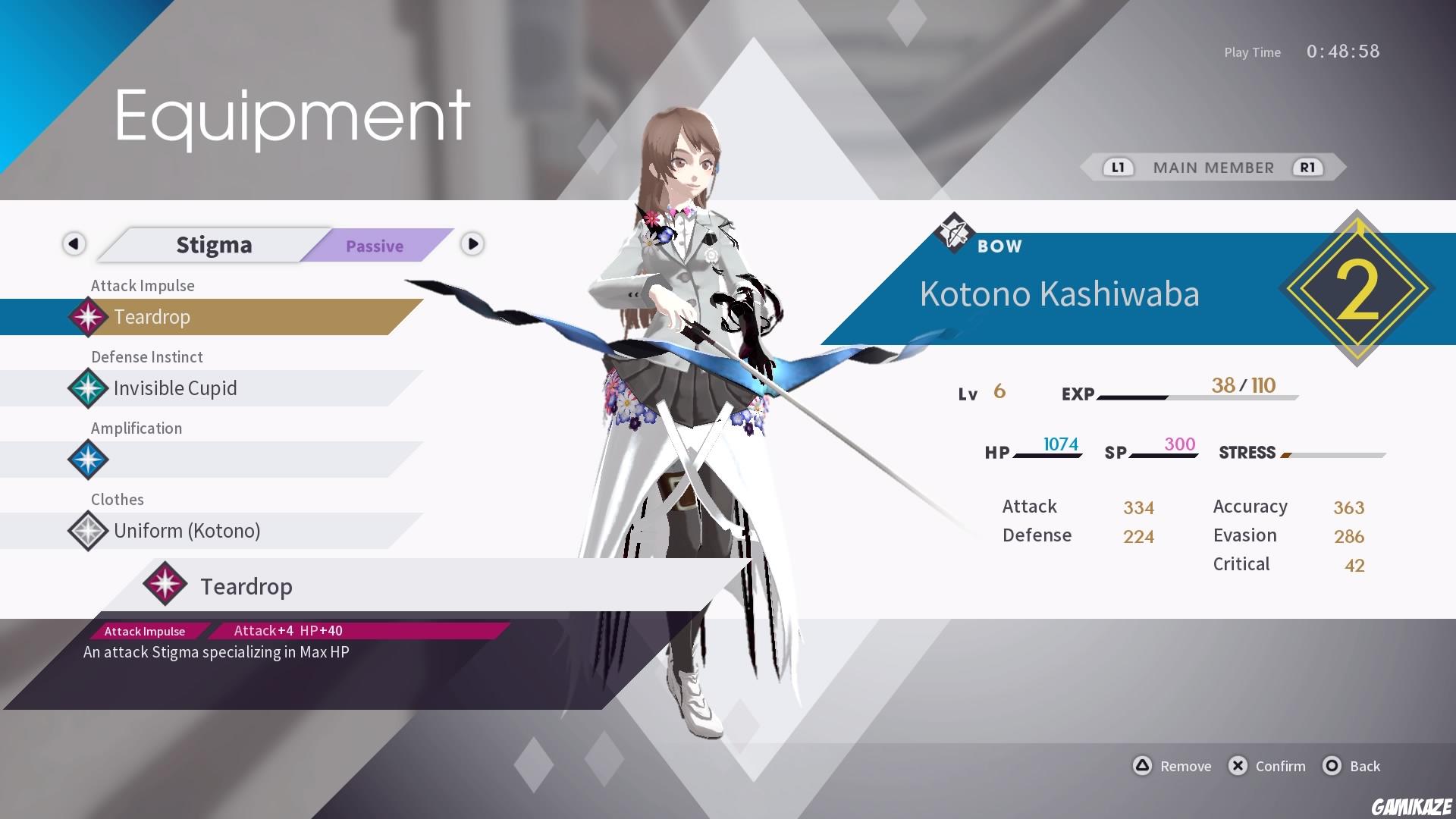Select Kotono Kashiwaba's name banner

pos(1059,295)
